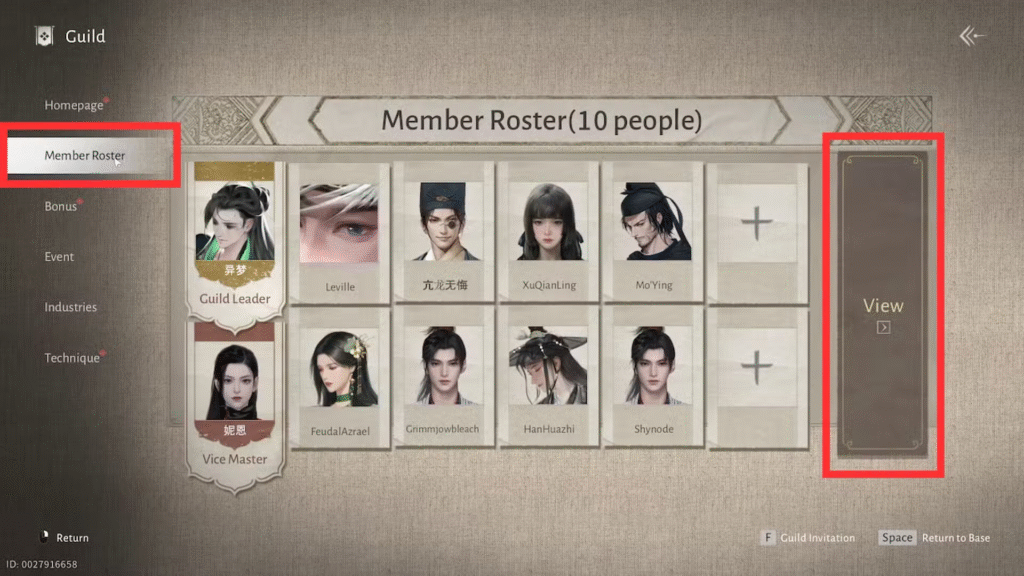
Task: Switch to the Bonus tab
Action: (x=61, y=206)
